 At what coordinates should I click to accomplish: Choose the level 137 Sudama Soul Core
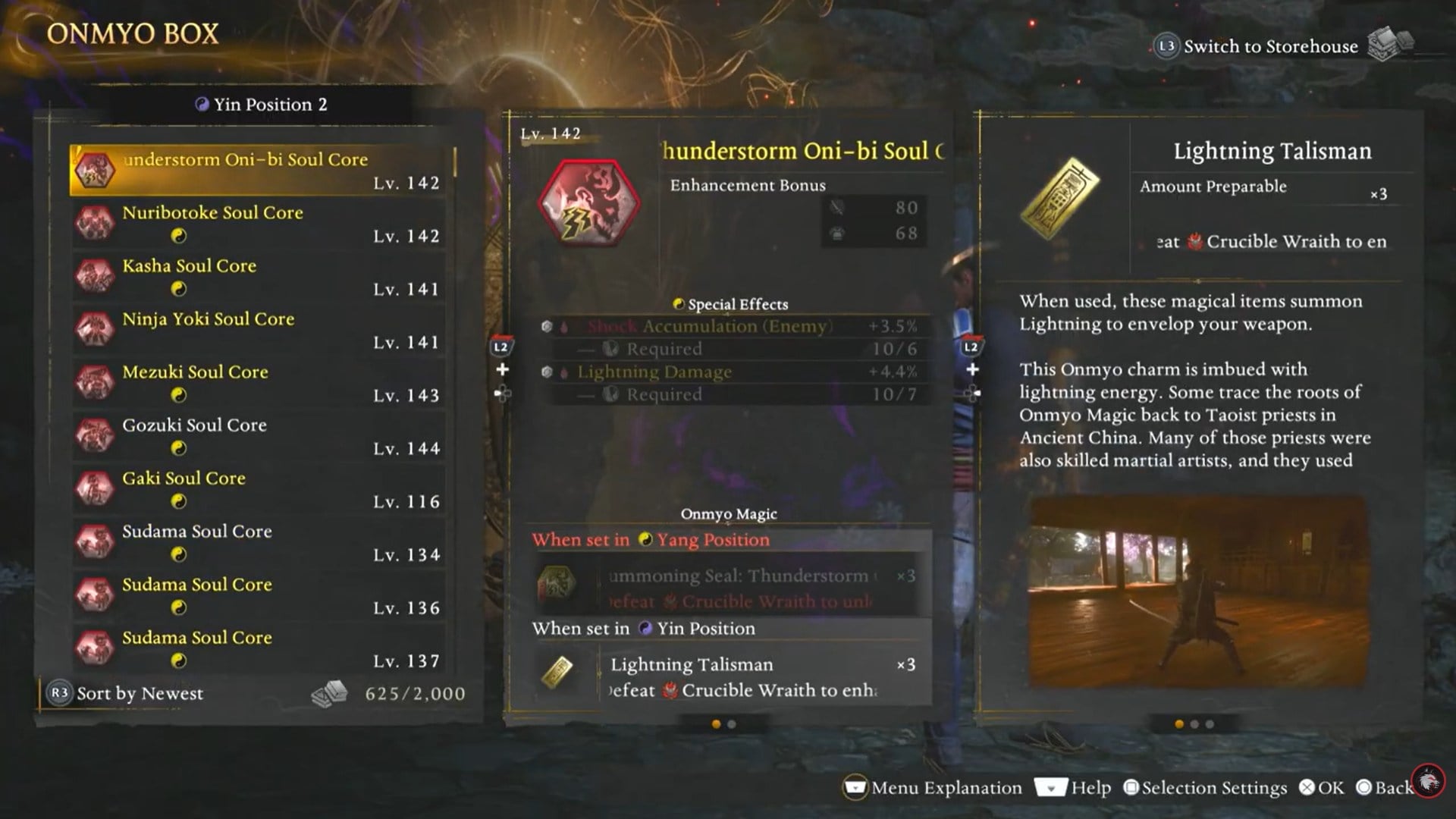coord(262,648)
